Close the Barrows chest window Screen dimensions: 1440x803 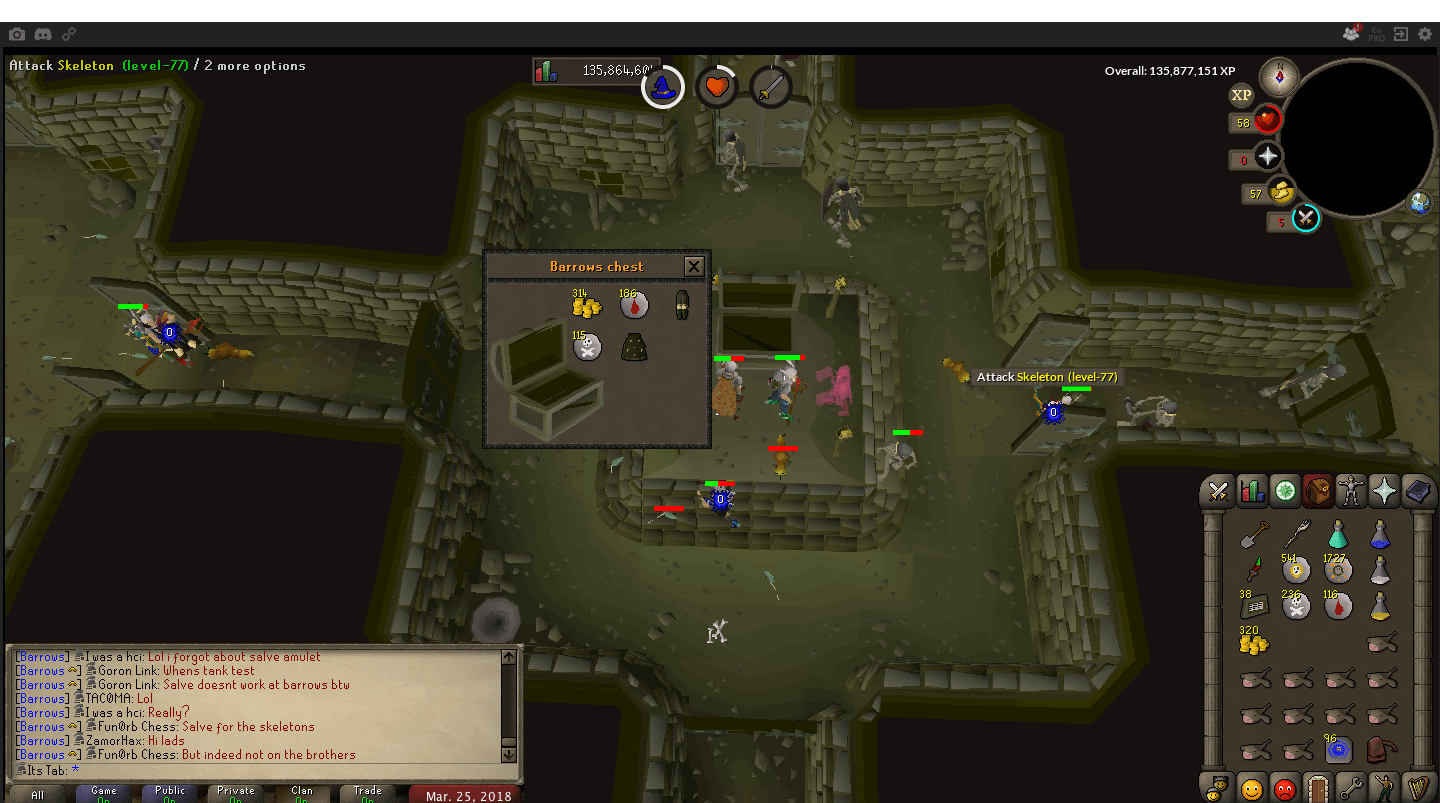[x=694, y=266]
